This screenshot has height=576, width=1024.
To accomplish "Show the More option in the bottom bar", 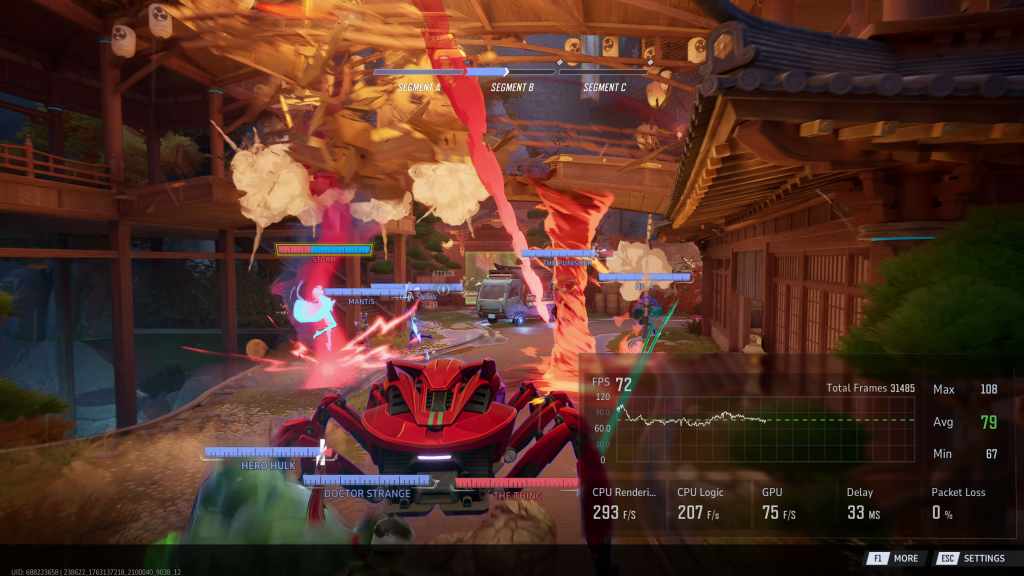I will (x=895, y=558).
